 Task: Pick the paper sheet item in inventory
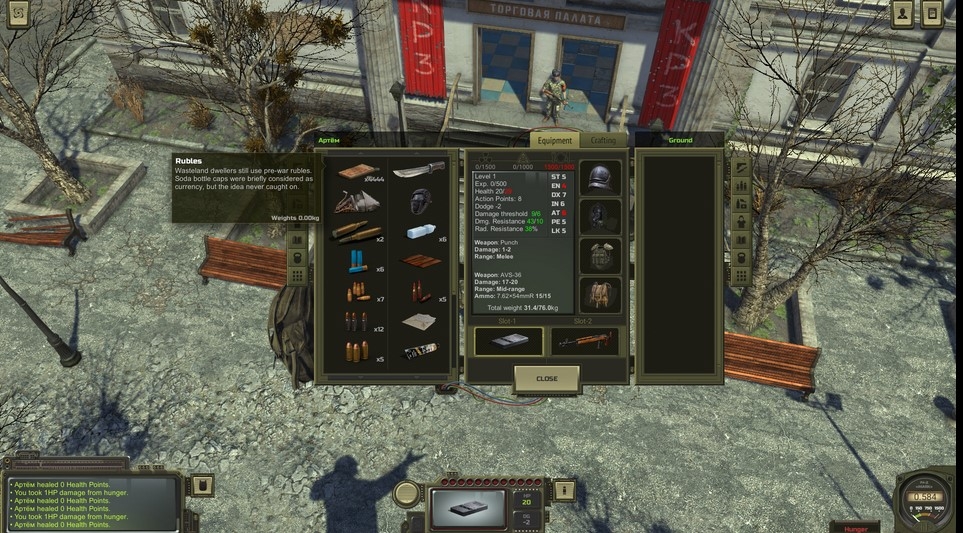[x=419, y=321]
